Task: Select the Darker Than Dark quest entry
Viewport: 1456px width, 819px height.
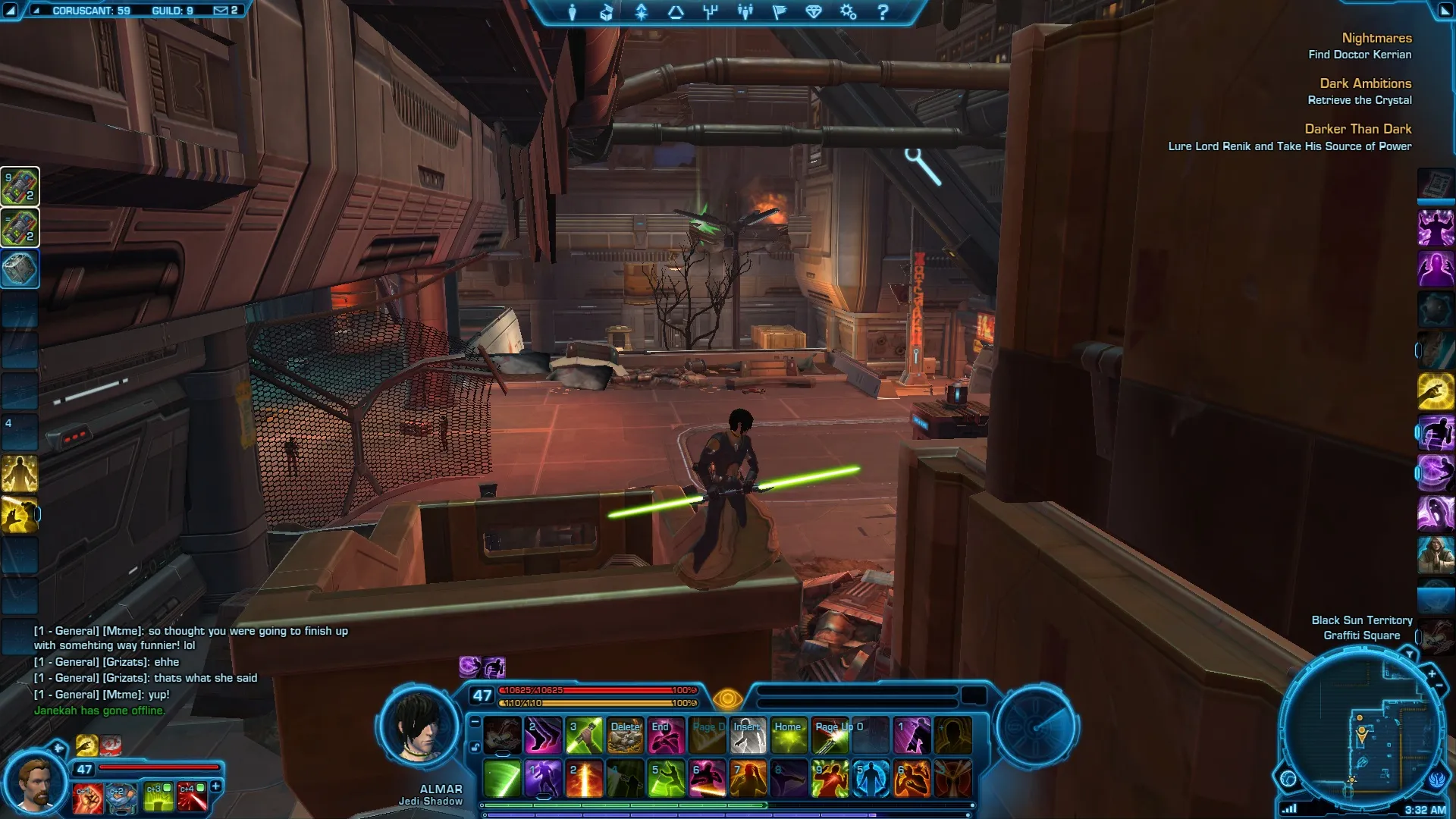Action: [1357, 129]
